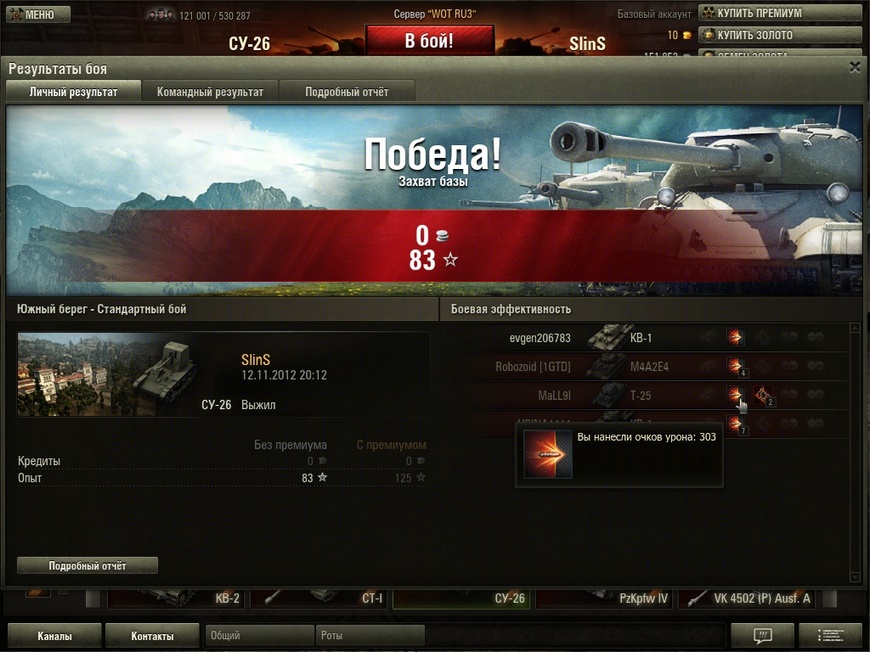Close the battle results window
The height and width of the screenshot is (652, 870).
coord(854,67)
